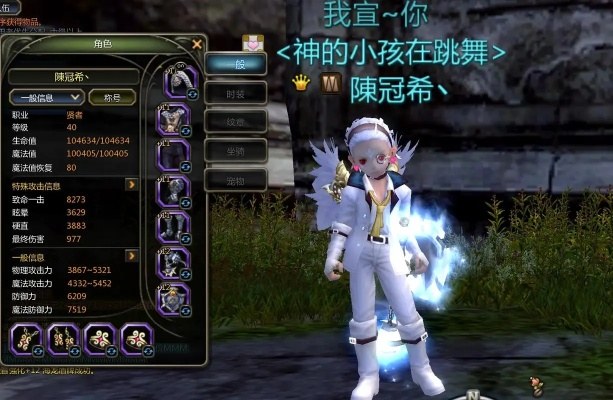Toggle the 一般信息 stats section arrow
Screen dimensions: 613x400
pos(130,256)
